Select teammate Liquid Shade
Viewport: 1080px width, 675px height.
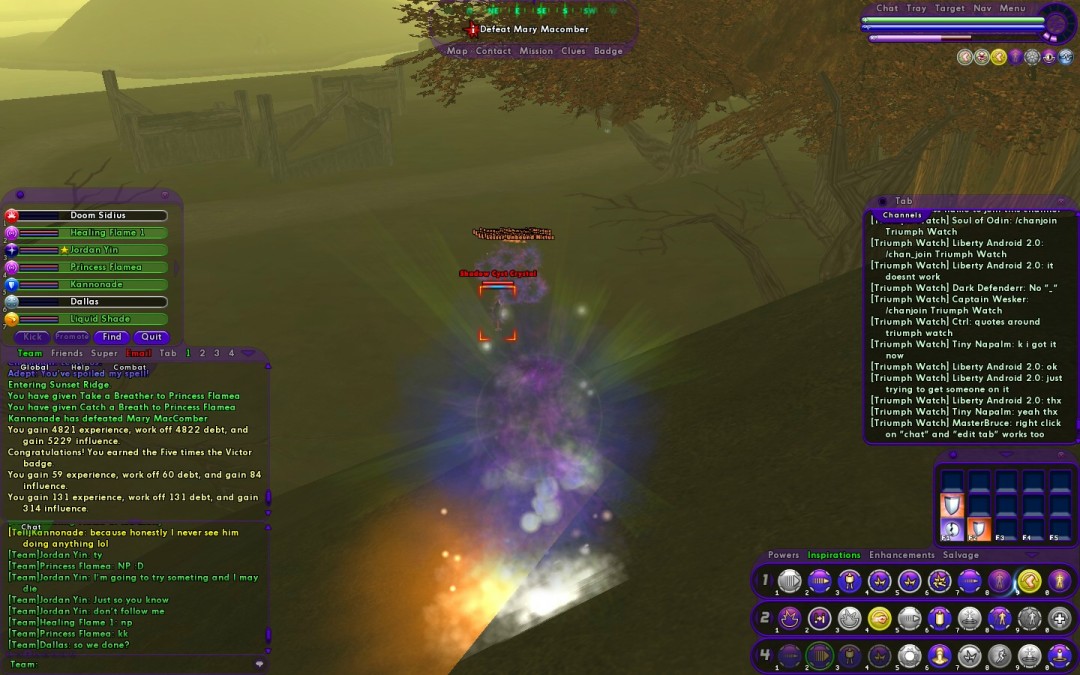point(98,319)
